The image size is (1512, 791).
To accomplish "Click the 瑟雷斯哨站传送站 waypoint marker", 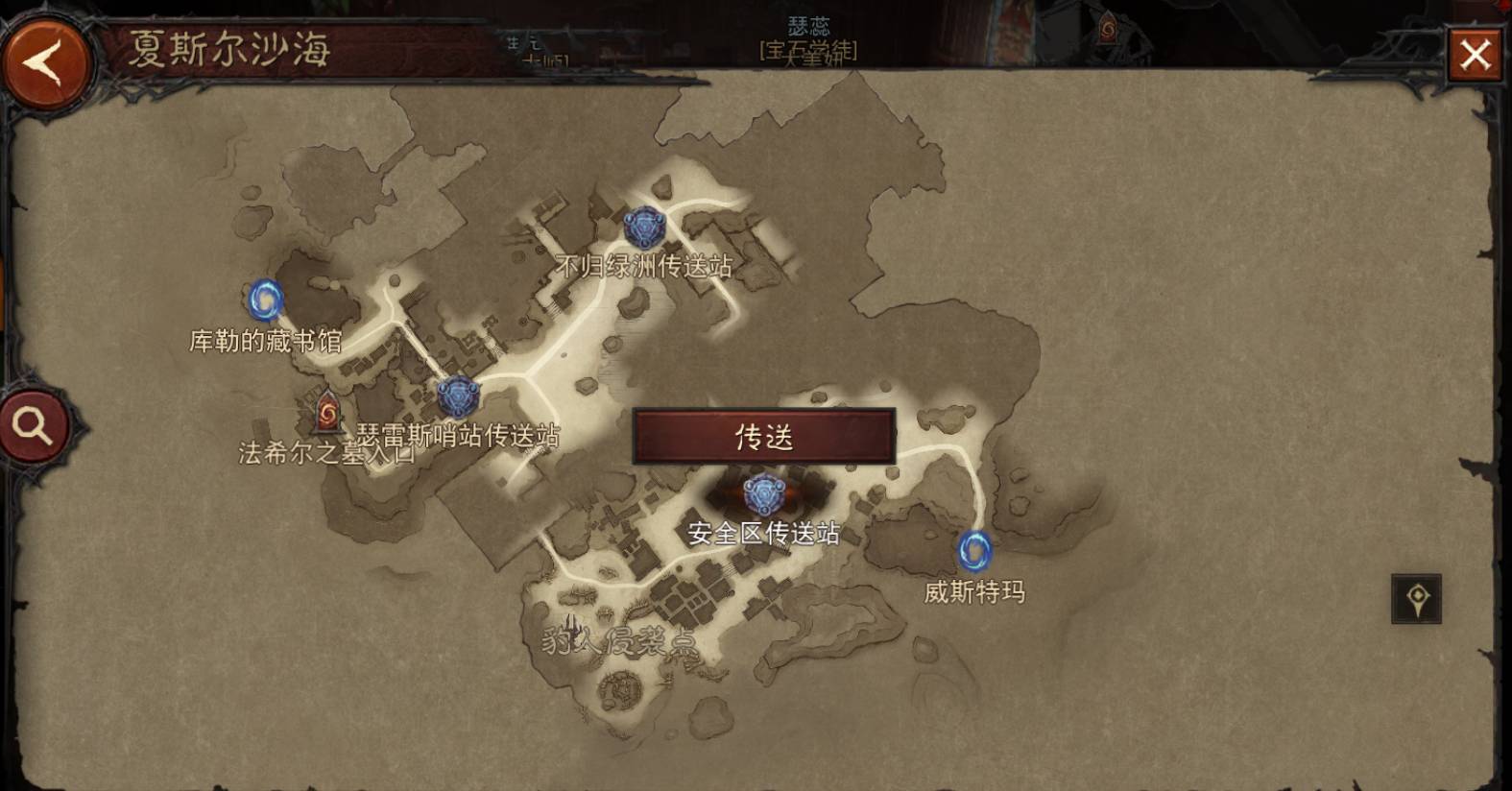I will 458,390.
